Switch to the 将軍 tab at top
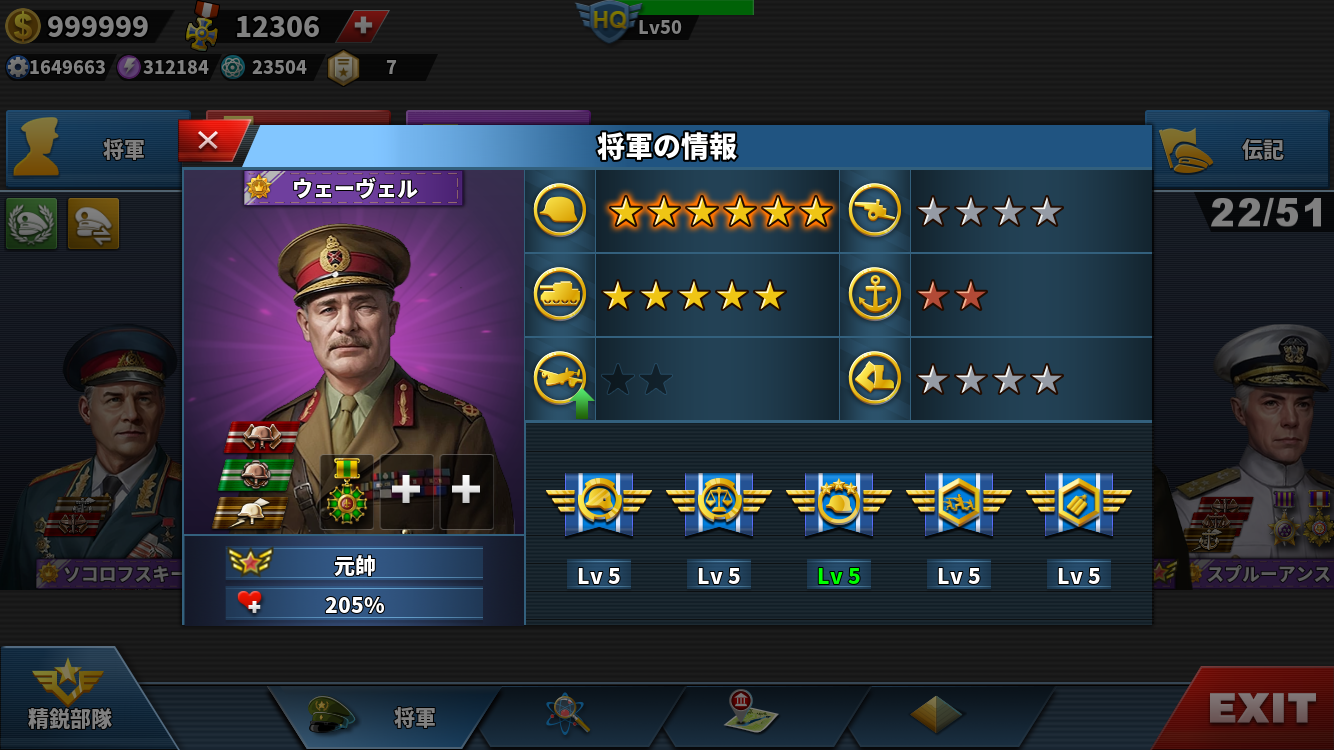This screenshot has width=1334, height=750. [98, 150]
